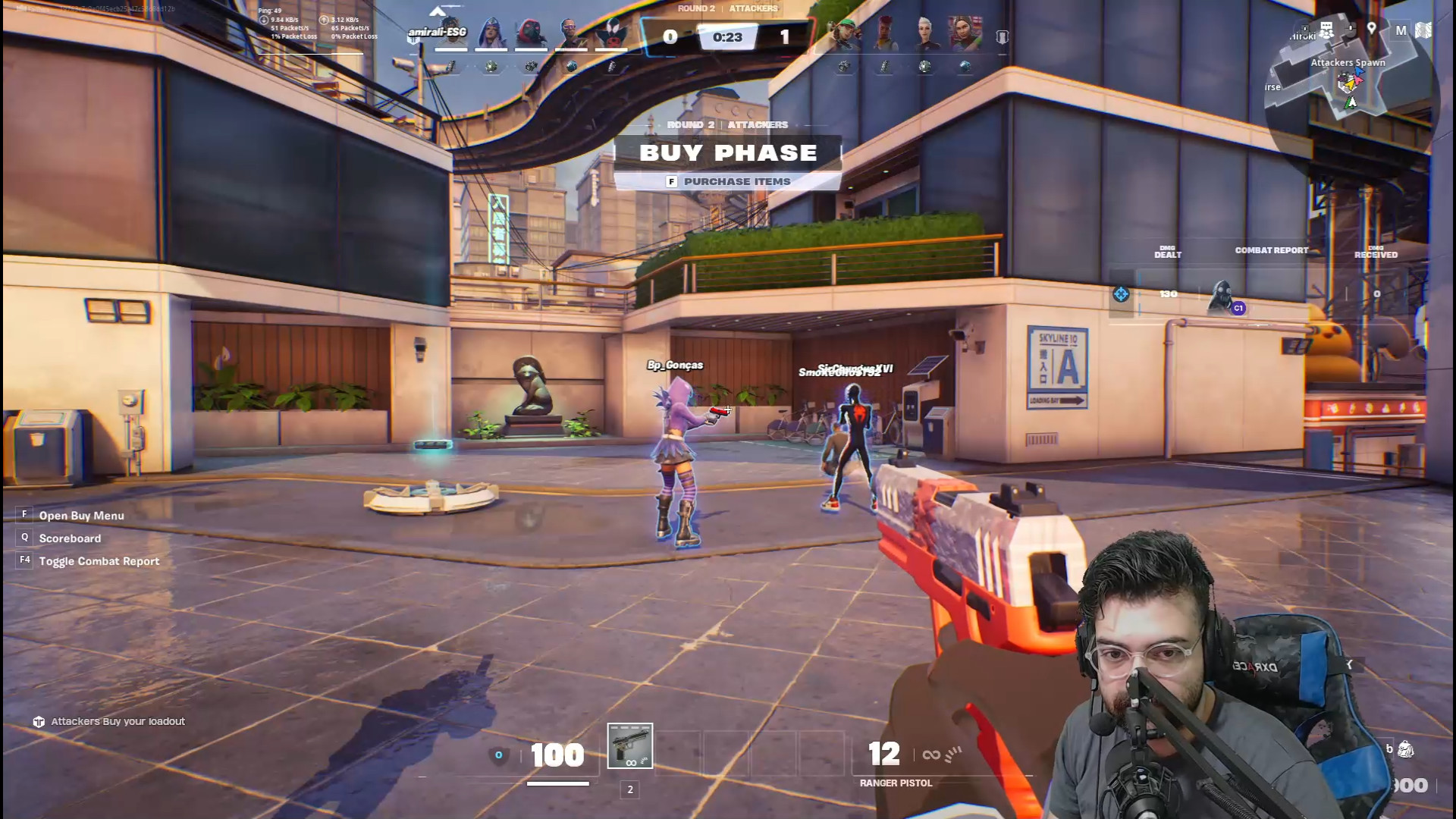1456x819 pixels.
Task: Click the gas-mask enemy in Combat Report
Action: [1221, 296]
